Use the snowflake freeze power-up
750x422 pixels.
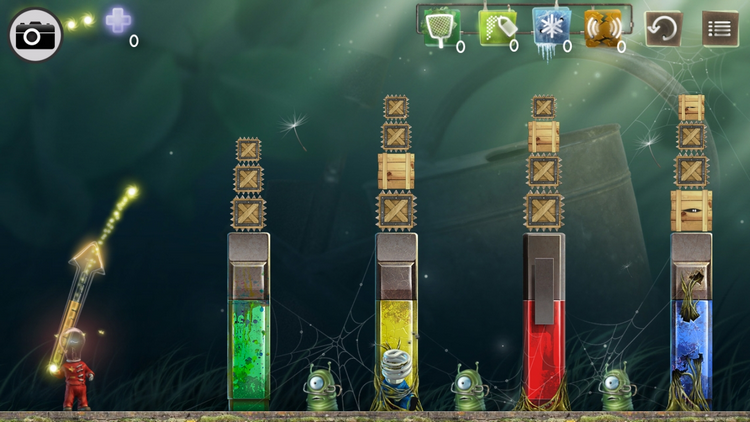(x=548, y=25)
